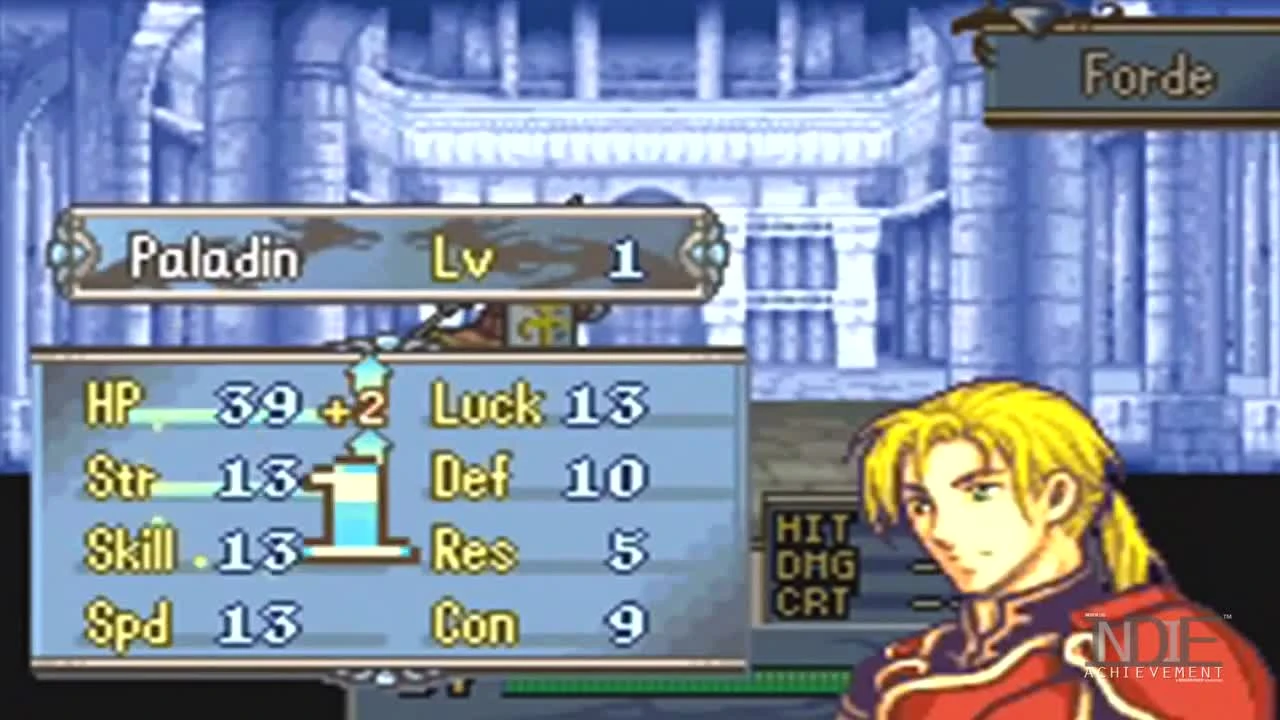This screenshot has height=720, width=1280.
Task: Click the Paladin class title
Action: point(214,256)
